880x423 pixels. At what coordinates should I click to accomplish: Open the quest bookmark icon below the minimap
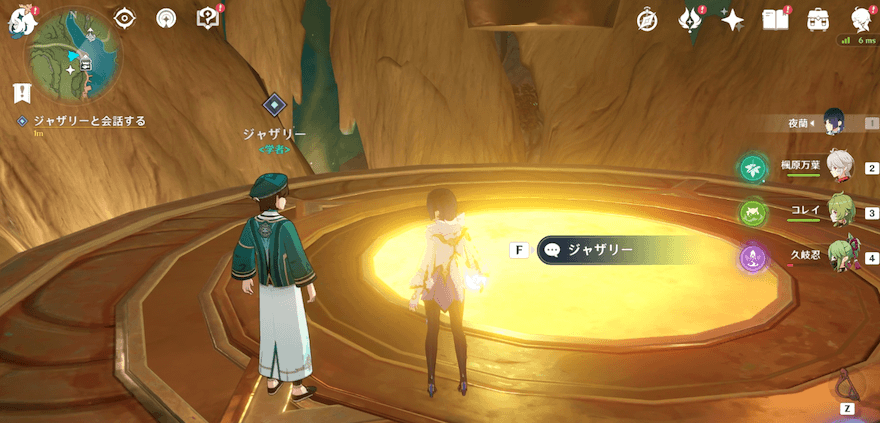tap(21, 93)
